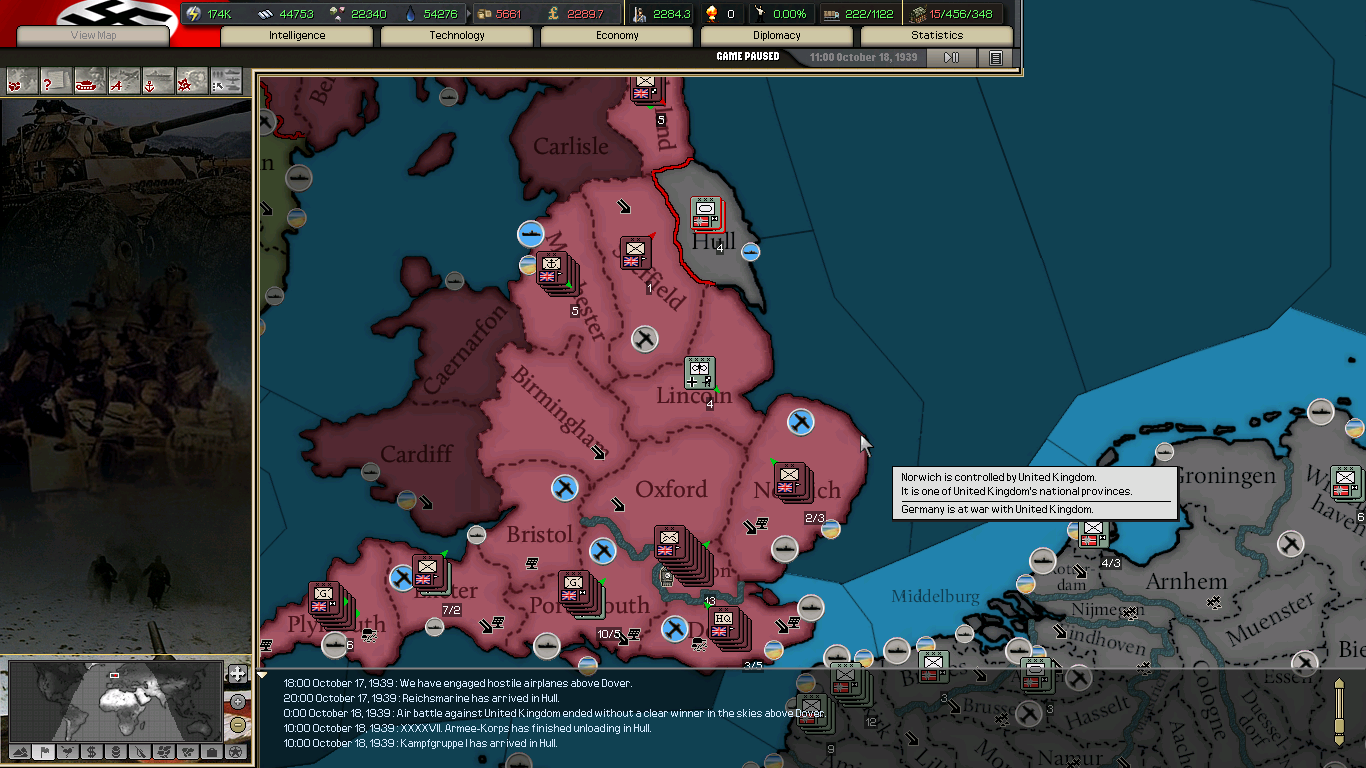Select the tank land units button
1366x768 pixels.
90,81
